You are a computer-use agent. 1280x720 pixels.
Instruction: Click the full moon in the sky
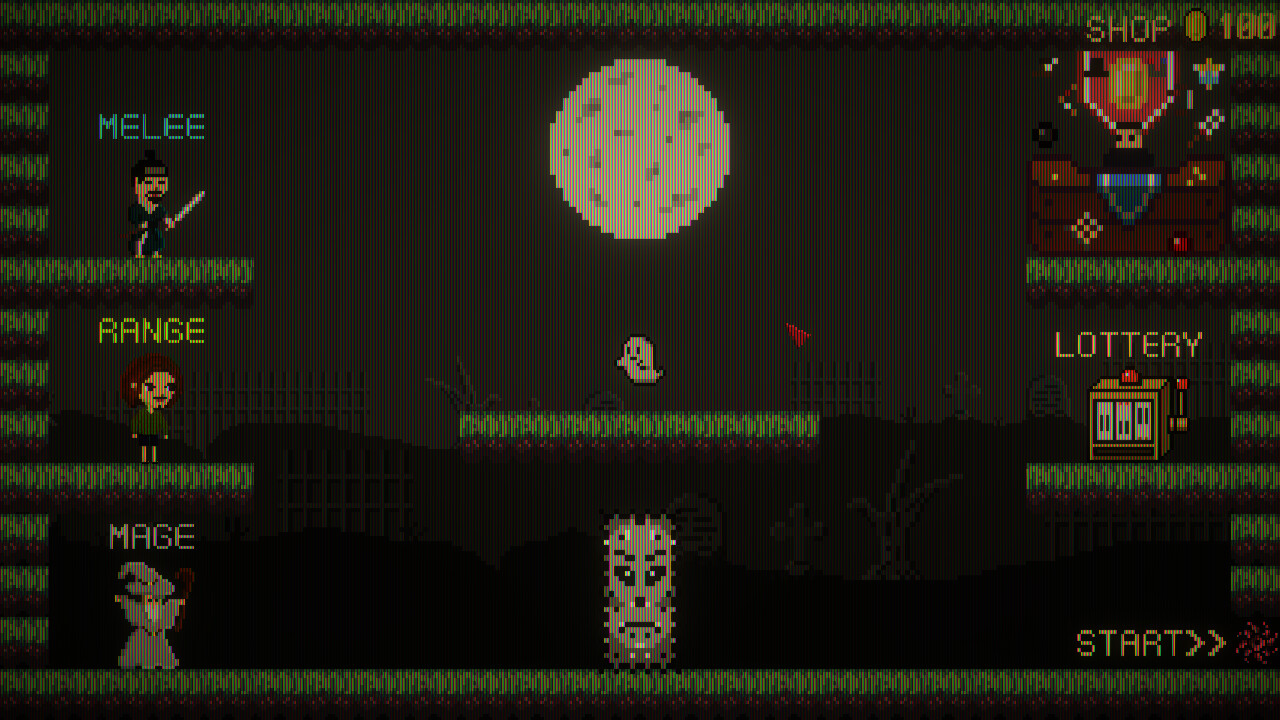638,145
